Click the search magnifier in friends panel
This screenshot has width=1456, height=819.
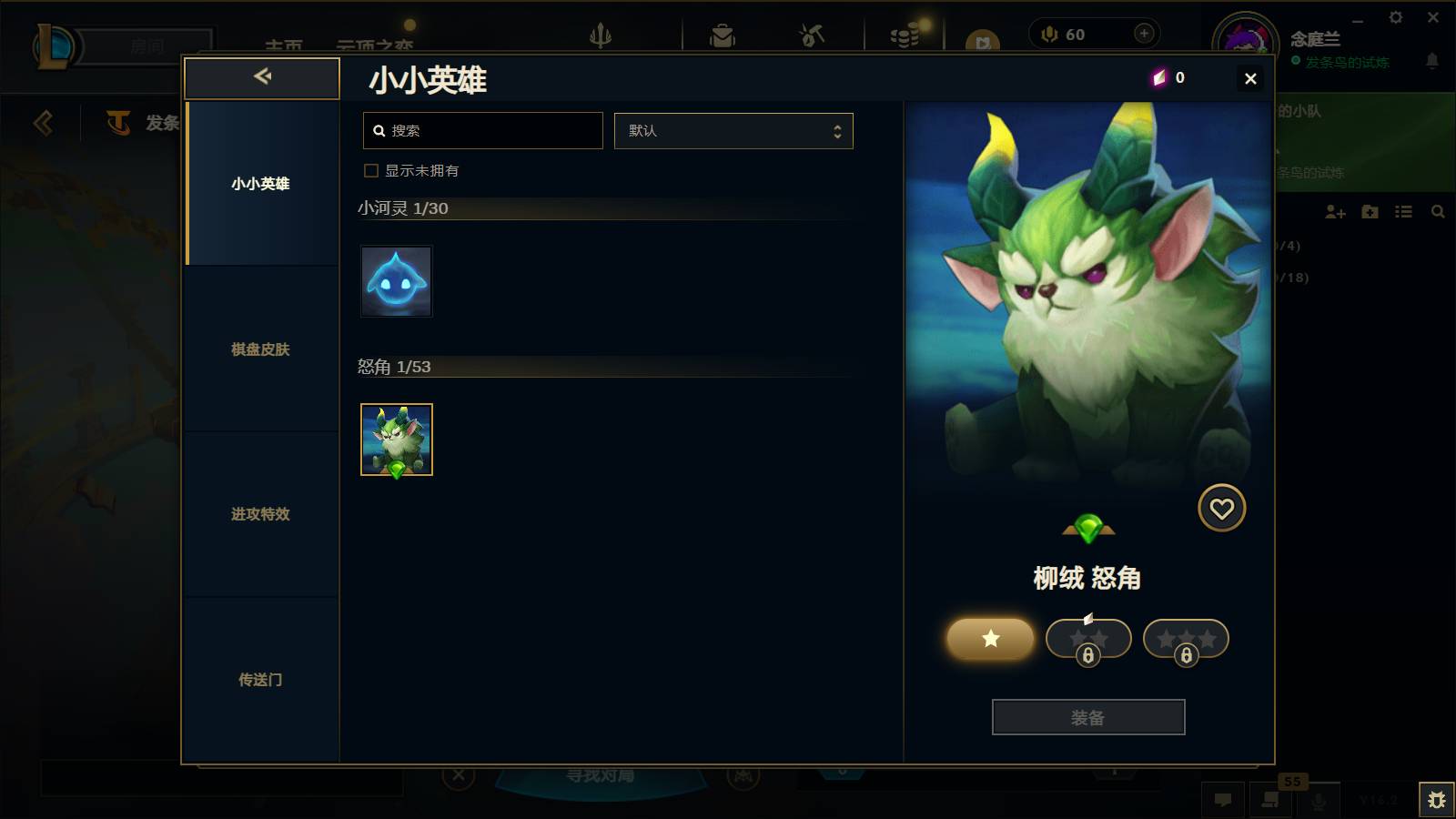click(x=1438, y=212)
